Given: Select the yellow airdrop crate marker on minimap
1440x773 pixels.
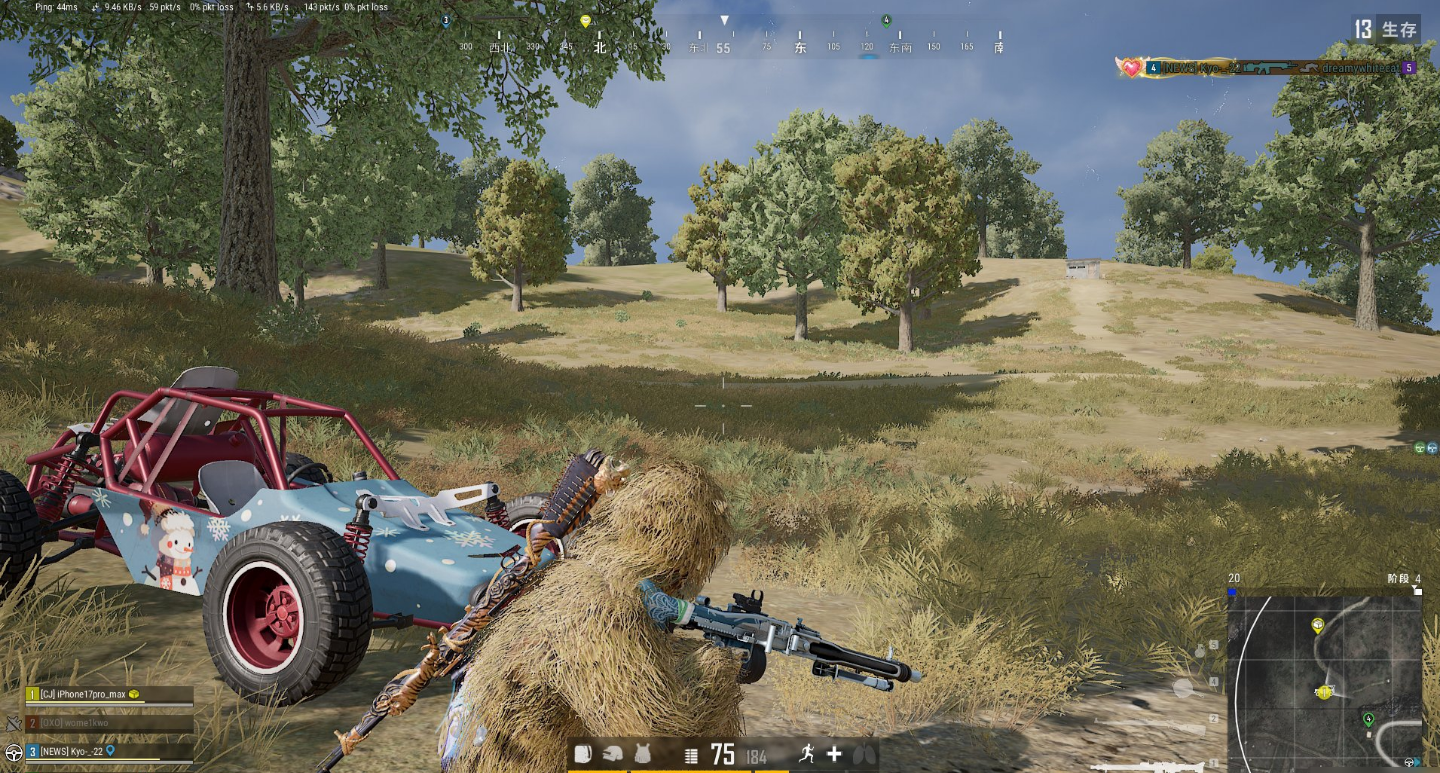Looking at the screenshot, I should pos(1318,626).
